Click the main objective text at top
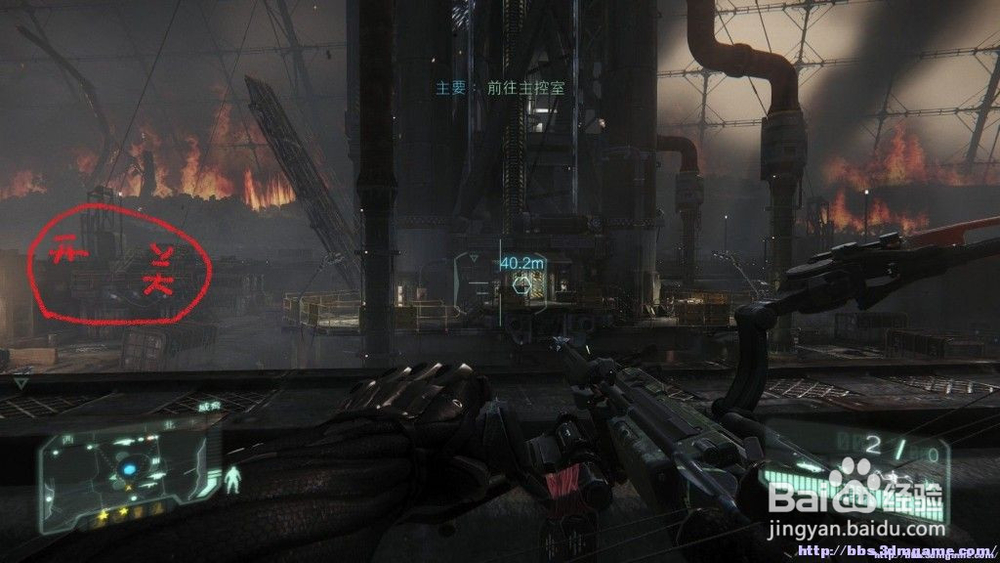The width and height of the screenshot is (1000, 563). coord(500,88)
